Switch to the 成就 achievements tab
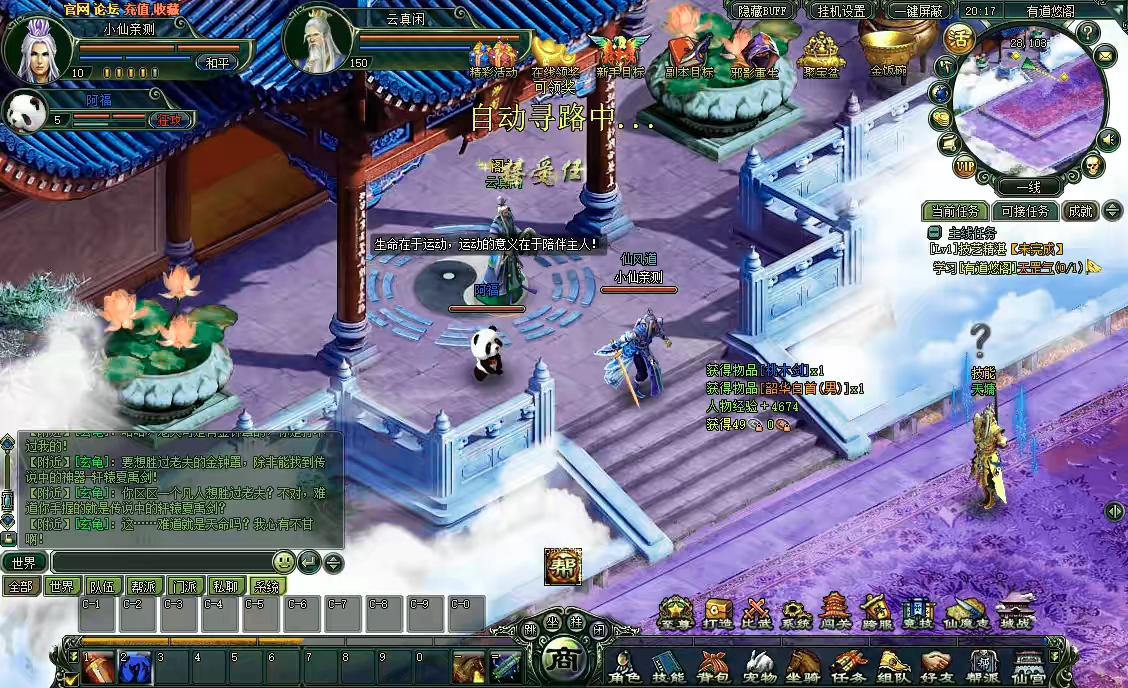Image resolution: width=1128 pixels, height=688 pixels. [1079, 211]
